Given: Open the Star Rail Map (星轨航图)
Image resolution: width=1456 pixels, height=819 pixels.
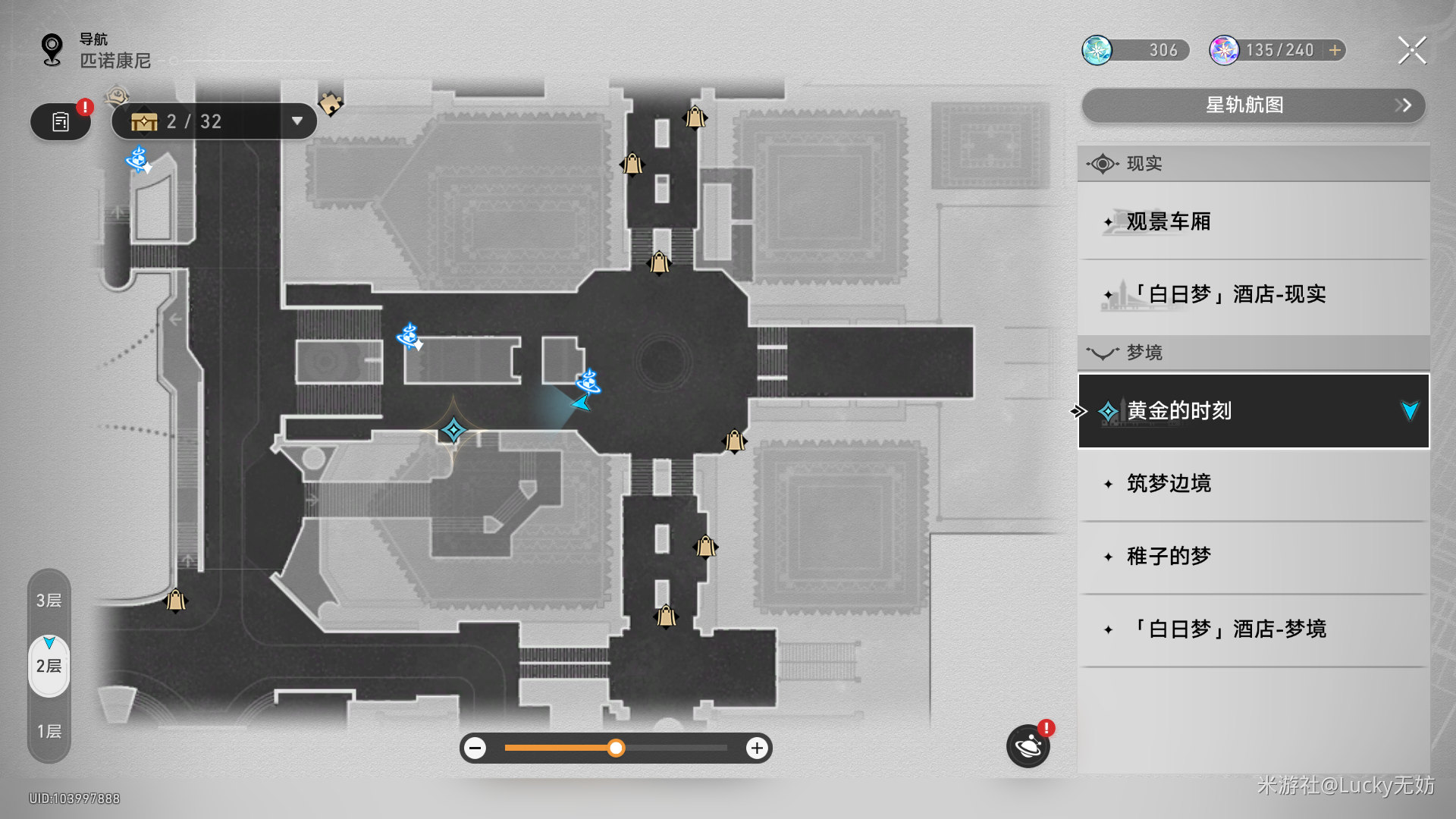Looking at the screenshot, I should pyautogui.click(x=1253, y=105).
